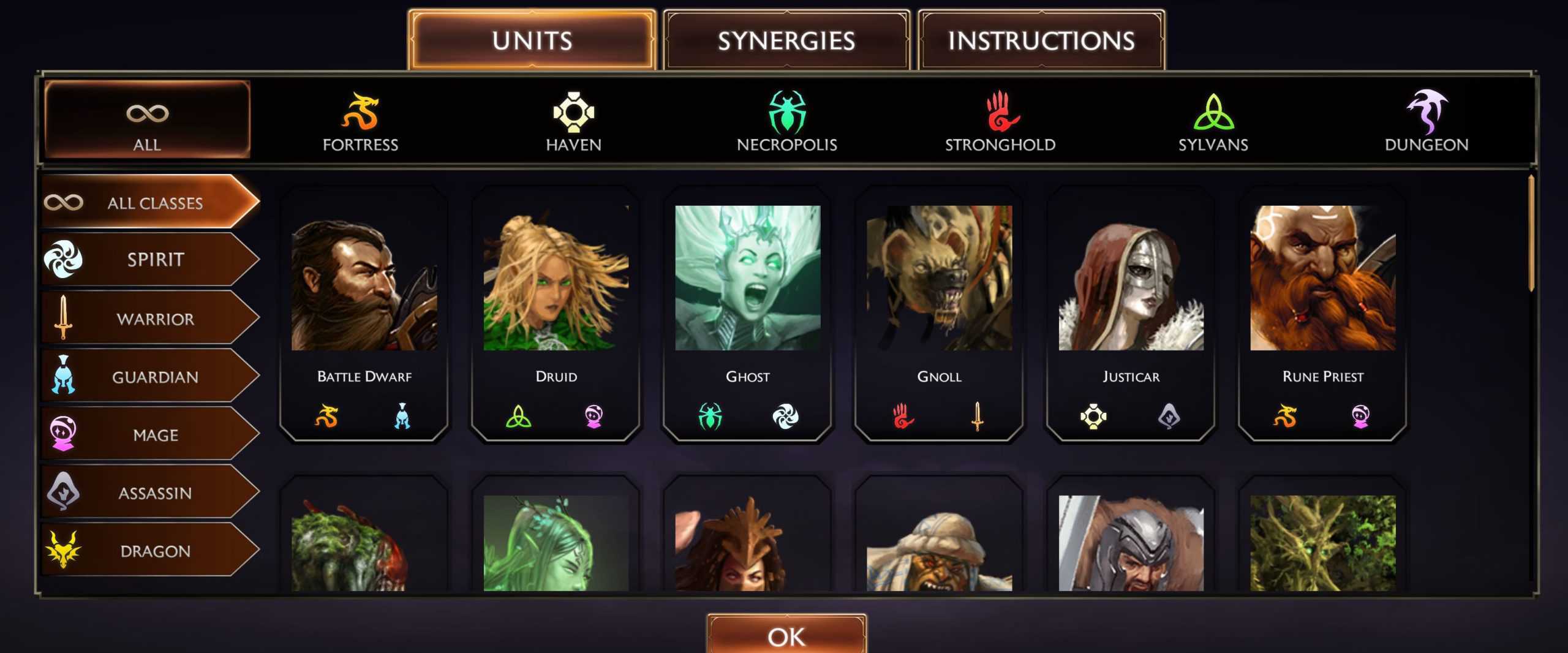The width and height of the screenshot is (1568, 653).
Task: Pick the Dragon class filter
Action: point(150,551)
